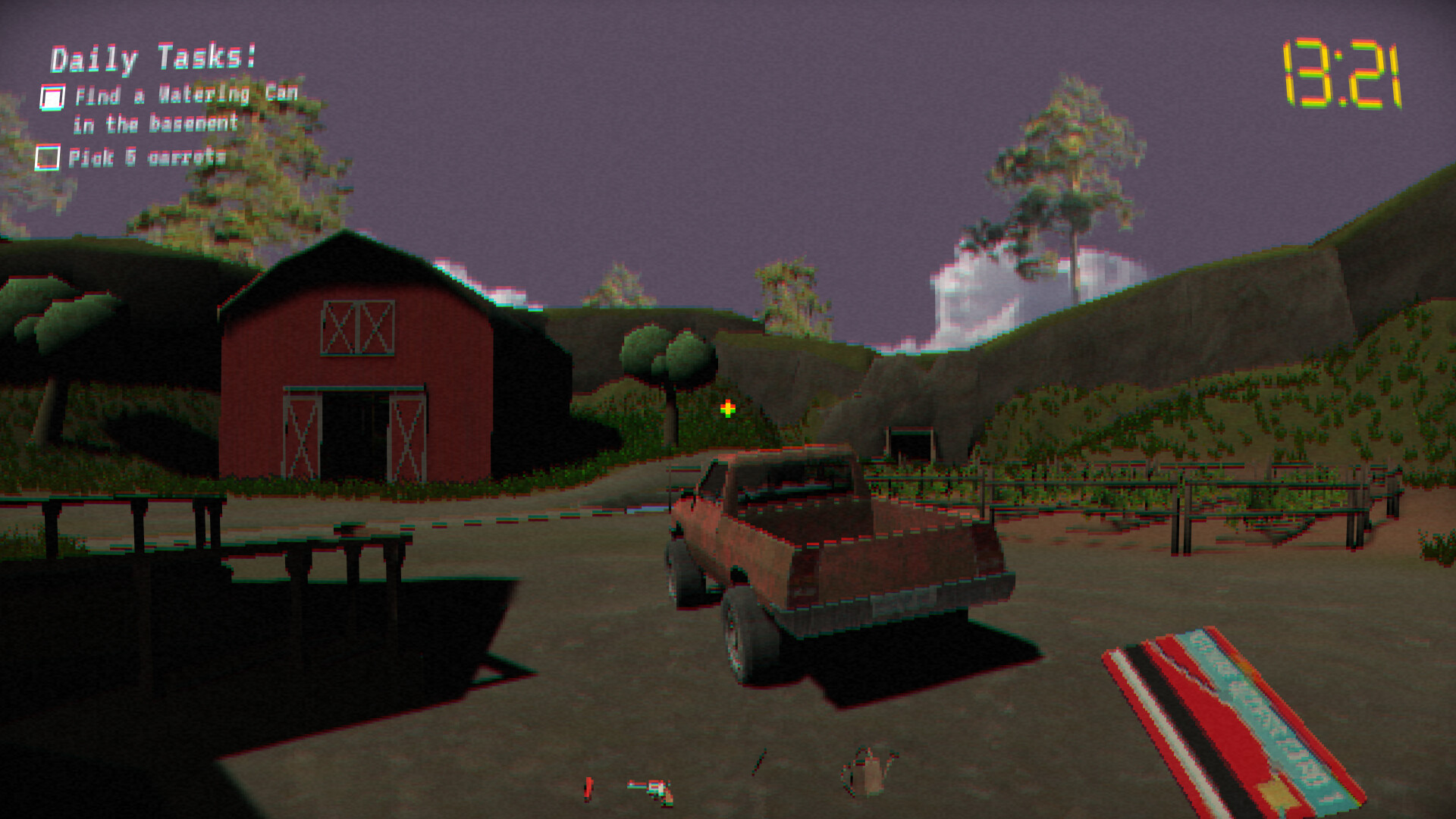This screenshot has width=1456, height=819.
Task: Toggle the first Daily Tasks checkbox
Action: point(52,96)
